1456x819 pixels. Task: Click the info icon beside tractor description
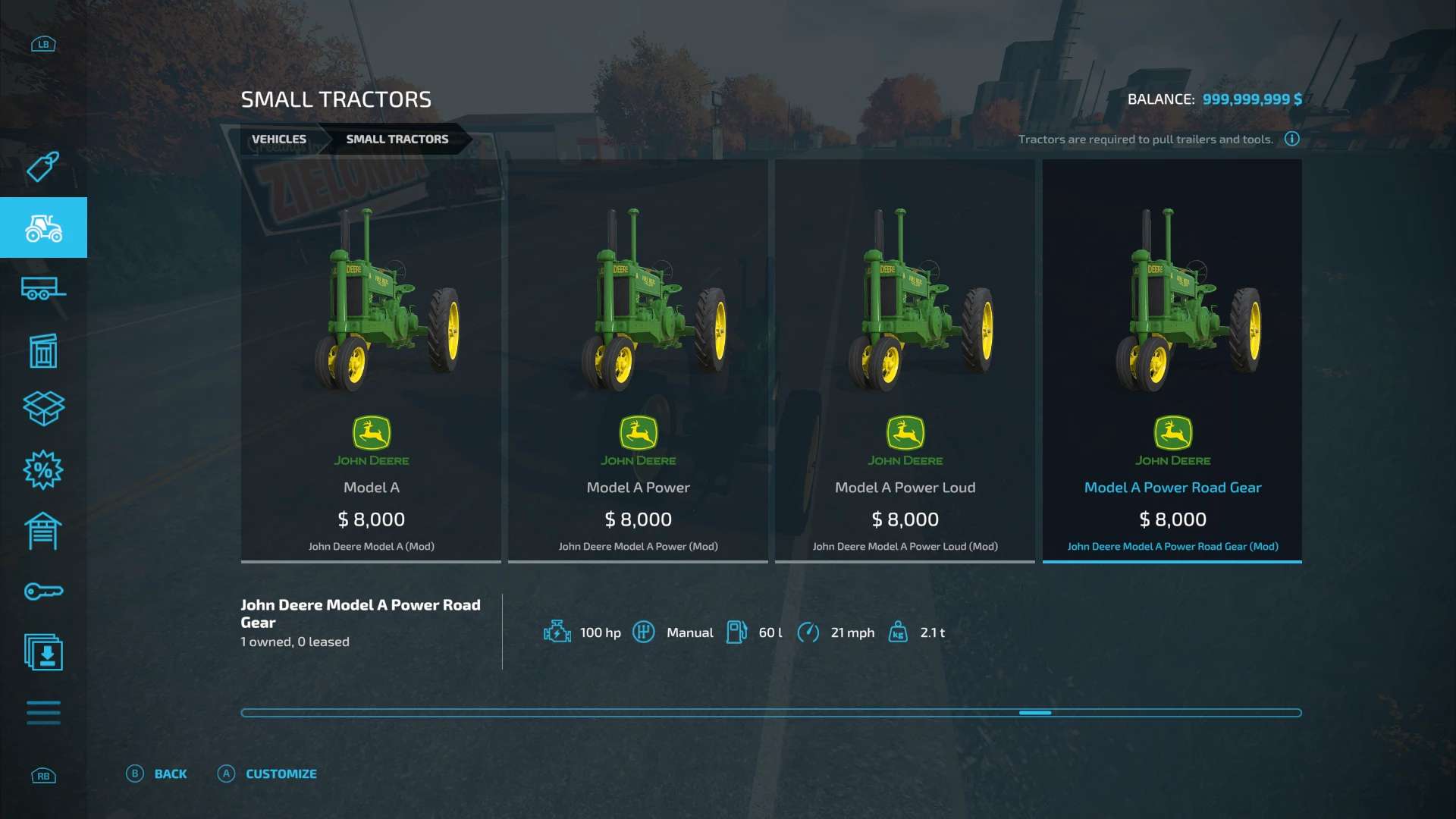pyautogui.click(x=1292, y=139)
